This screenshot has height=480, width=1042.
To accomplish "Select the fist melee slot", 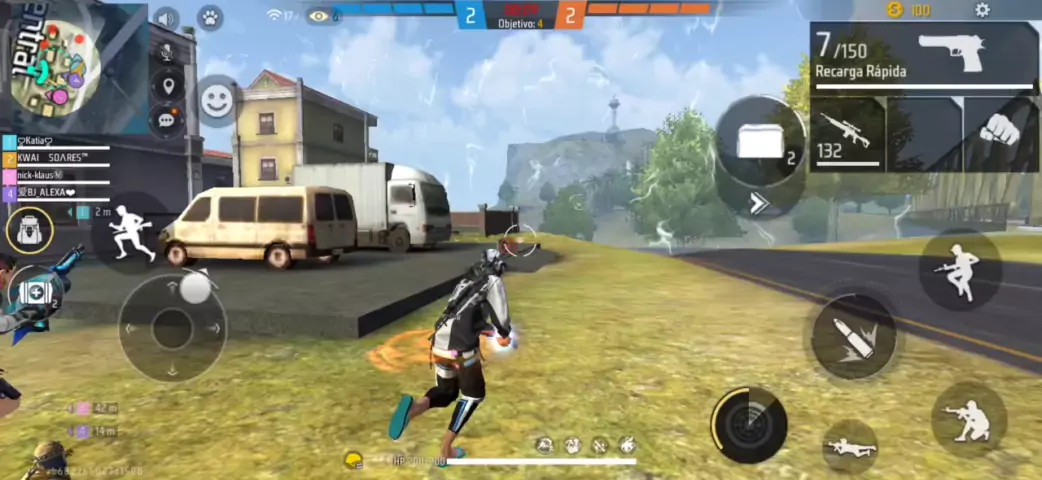I will coord(1000,132).
